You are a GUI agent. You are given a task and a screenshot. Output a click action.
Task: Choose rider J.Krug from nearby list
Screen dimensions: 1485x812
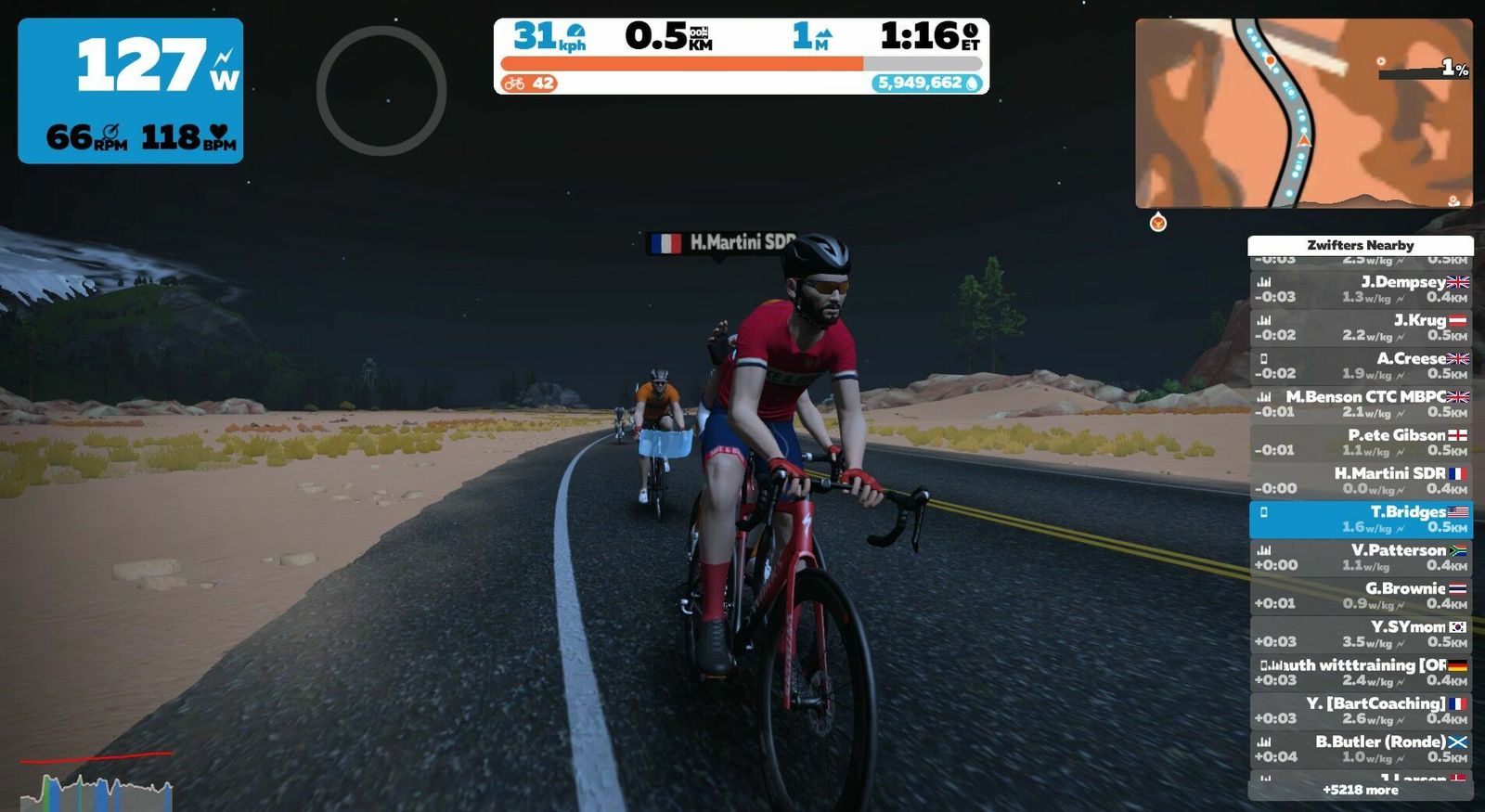(x=1361, y=327)
